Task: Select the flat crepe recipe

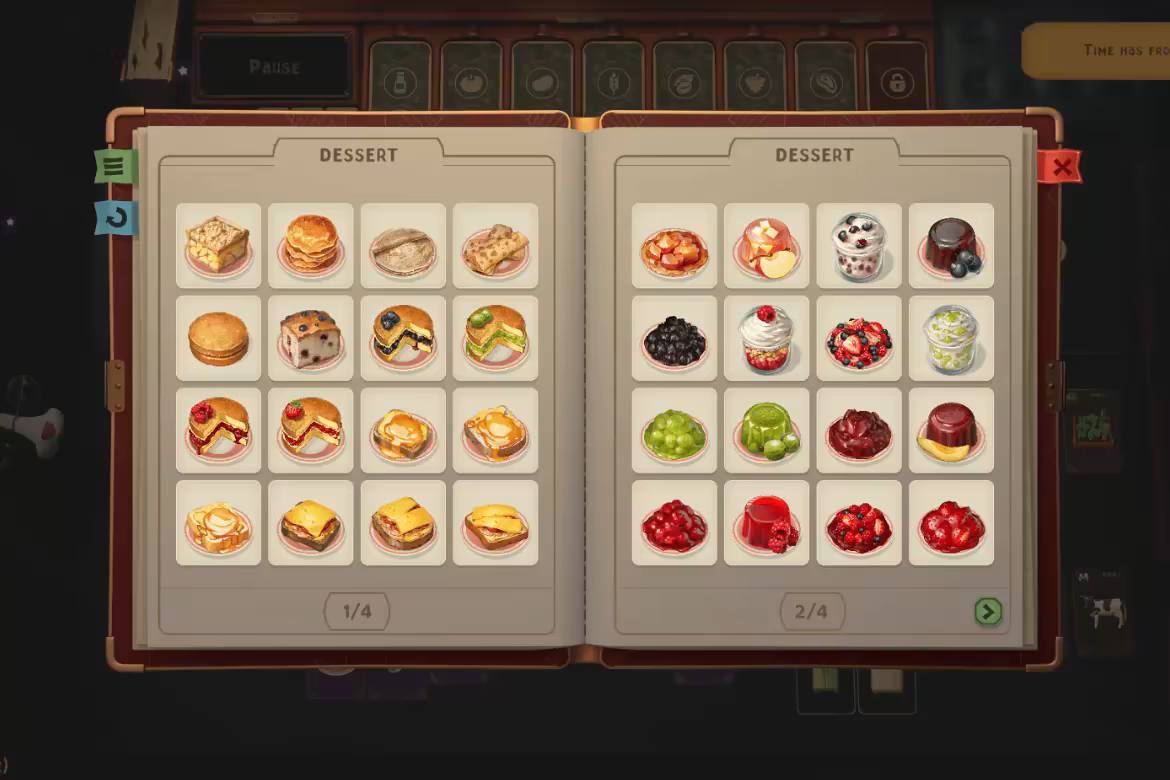Action: [x=403, y=246]
